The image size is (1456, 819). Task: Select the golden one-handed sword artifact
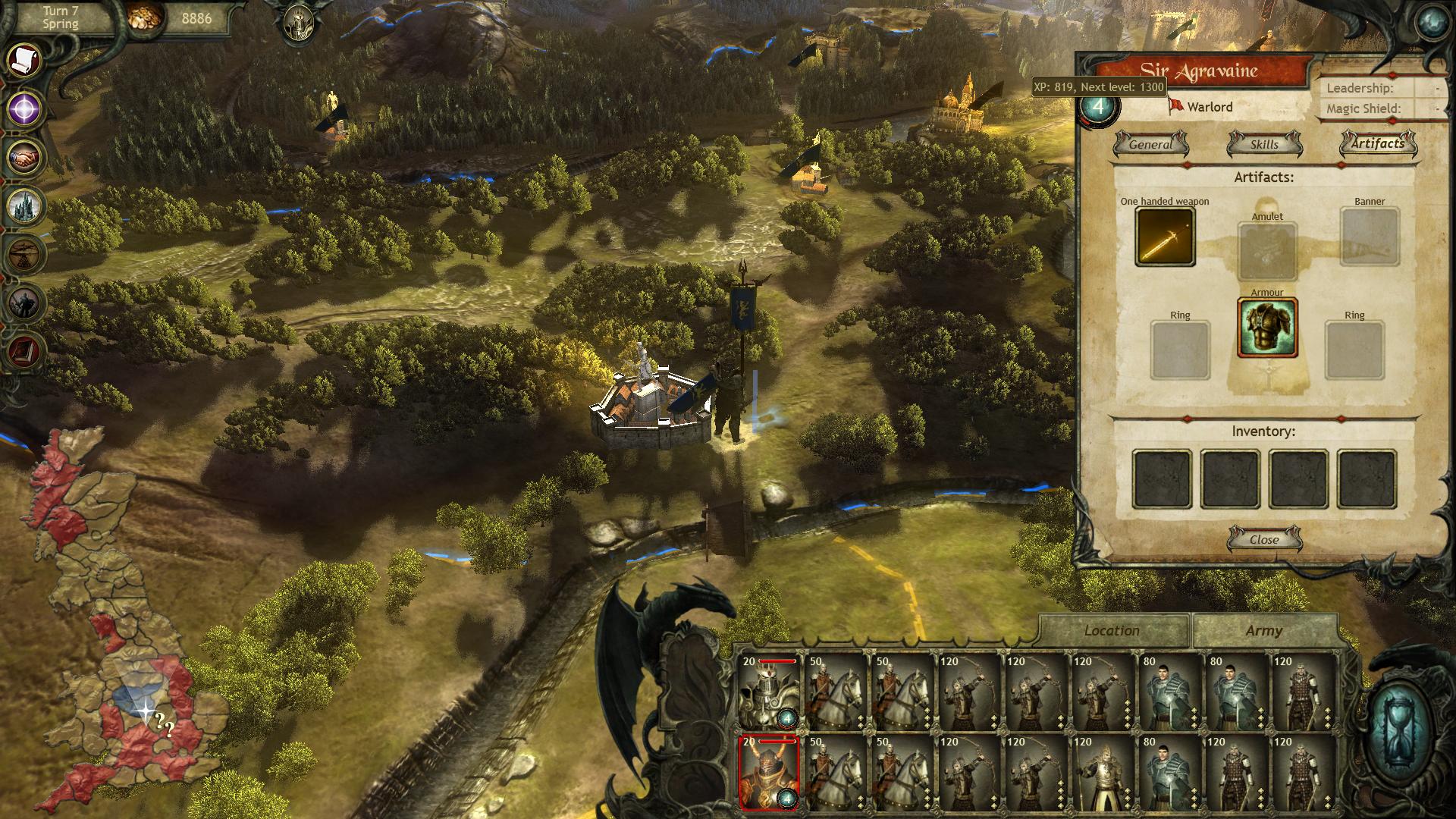click(1165, 237)
